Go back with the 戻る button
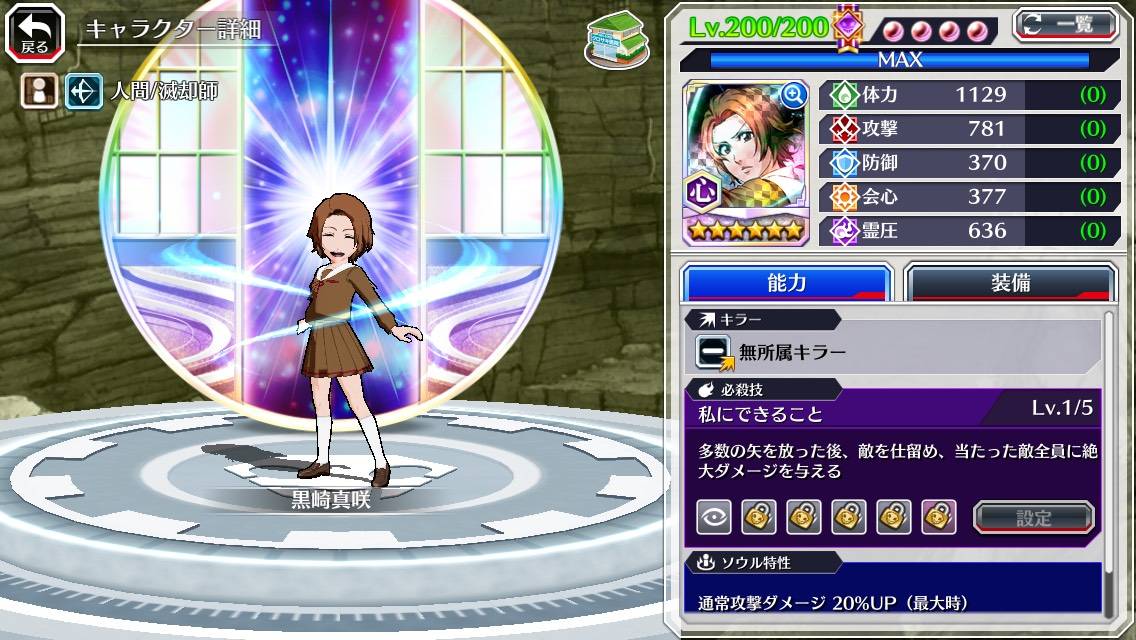Screen dimensions: 1136x640 pyautogui.click(x=35, y=32)
